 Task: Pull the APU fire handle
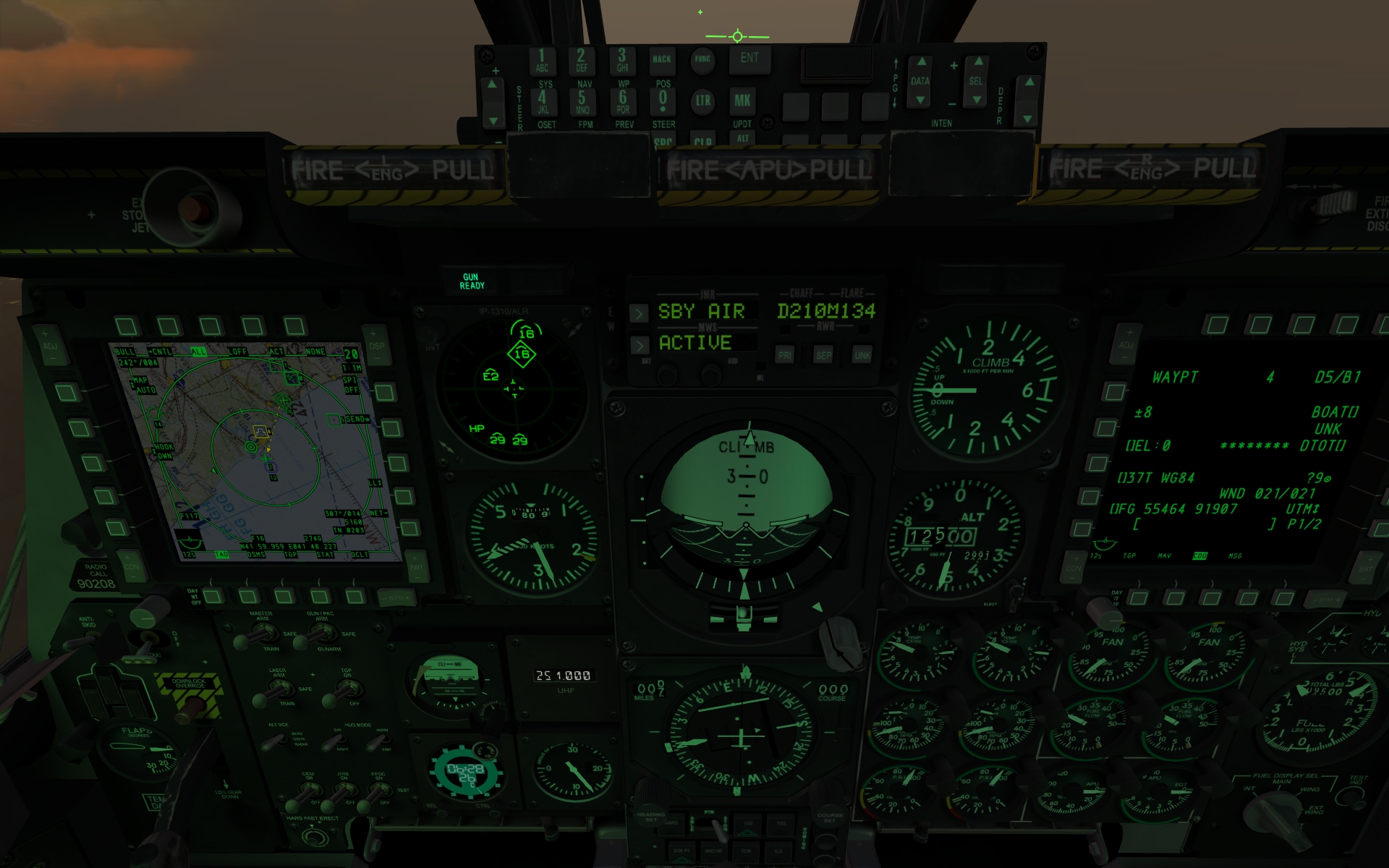coord(769,171)
